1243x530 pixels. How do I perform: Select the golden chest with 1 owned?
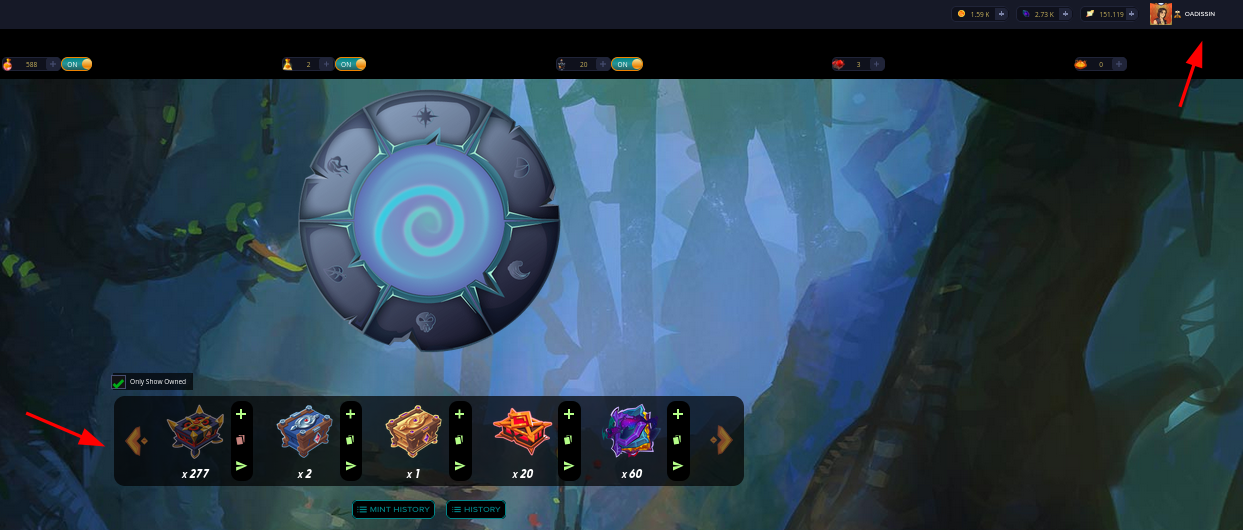413,431
